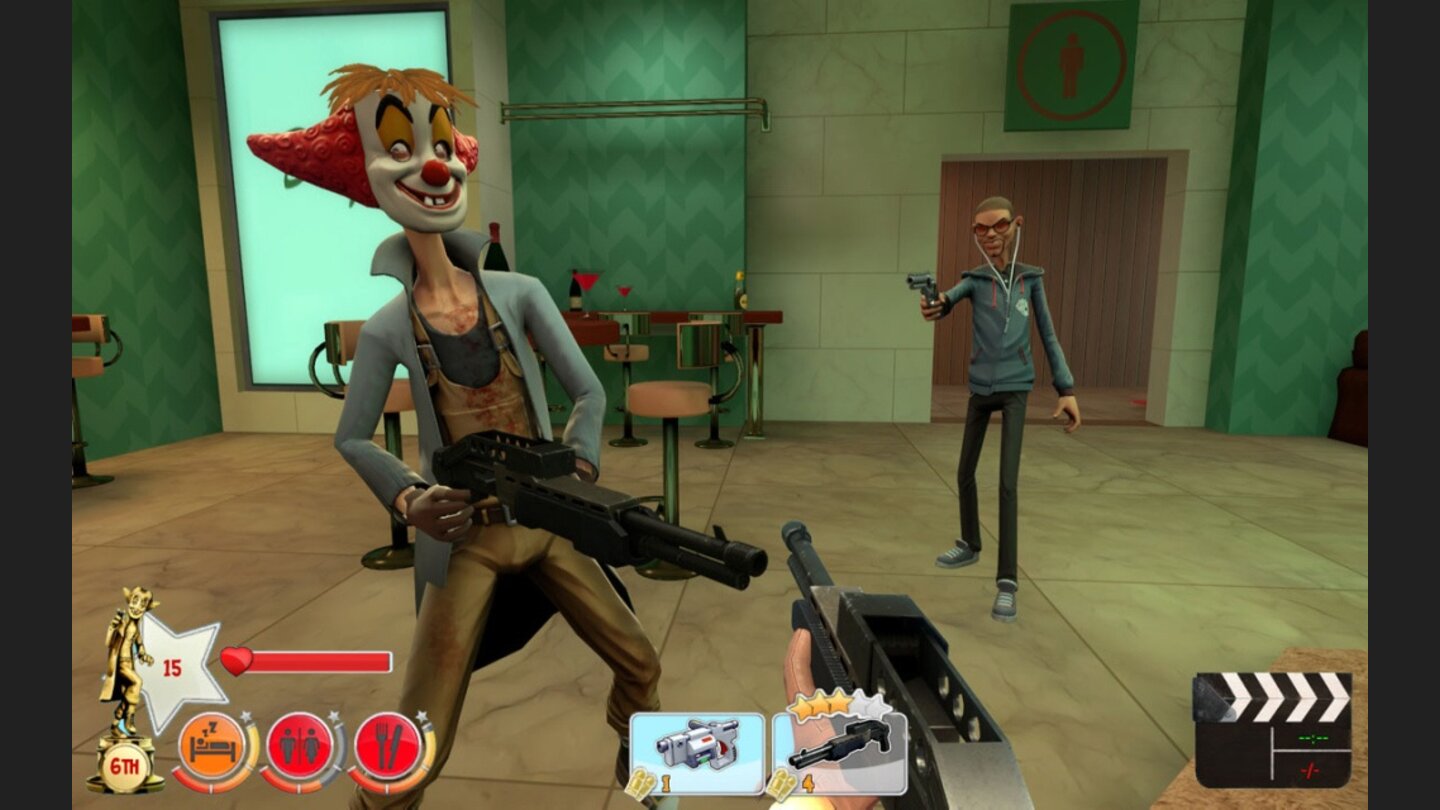Click the red score counter on the clapperboard
The height and width of the screenshot is (810, 1440).
pyautogui.click(x=1310, y=770)
